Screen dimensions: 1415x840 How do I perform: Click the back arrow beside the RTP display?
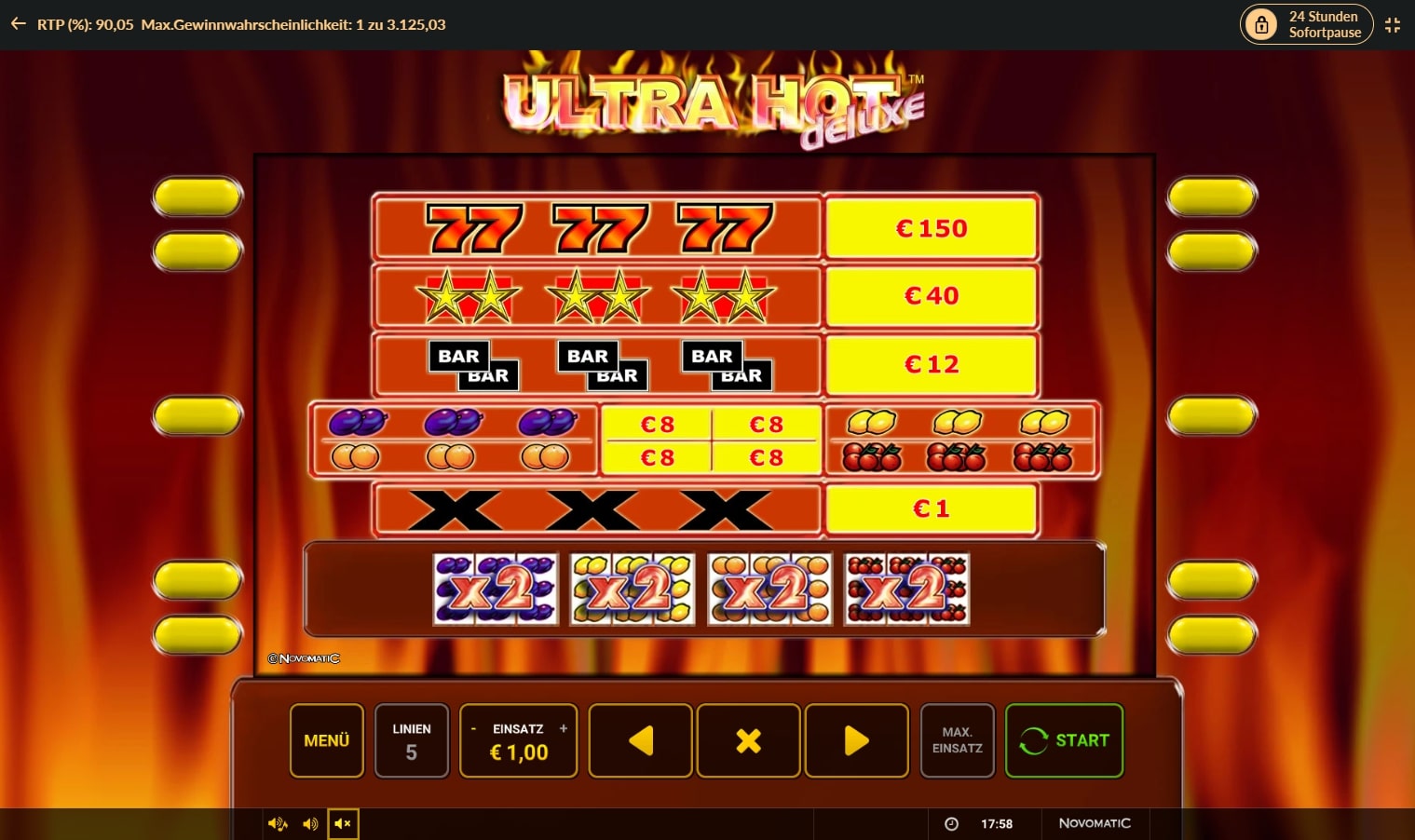coord(19,24)
